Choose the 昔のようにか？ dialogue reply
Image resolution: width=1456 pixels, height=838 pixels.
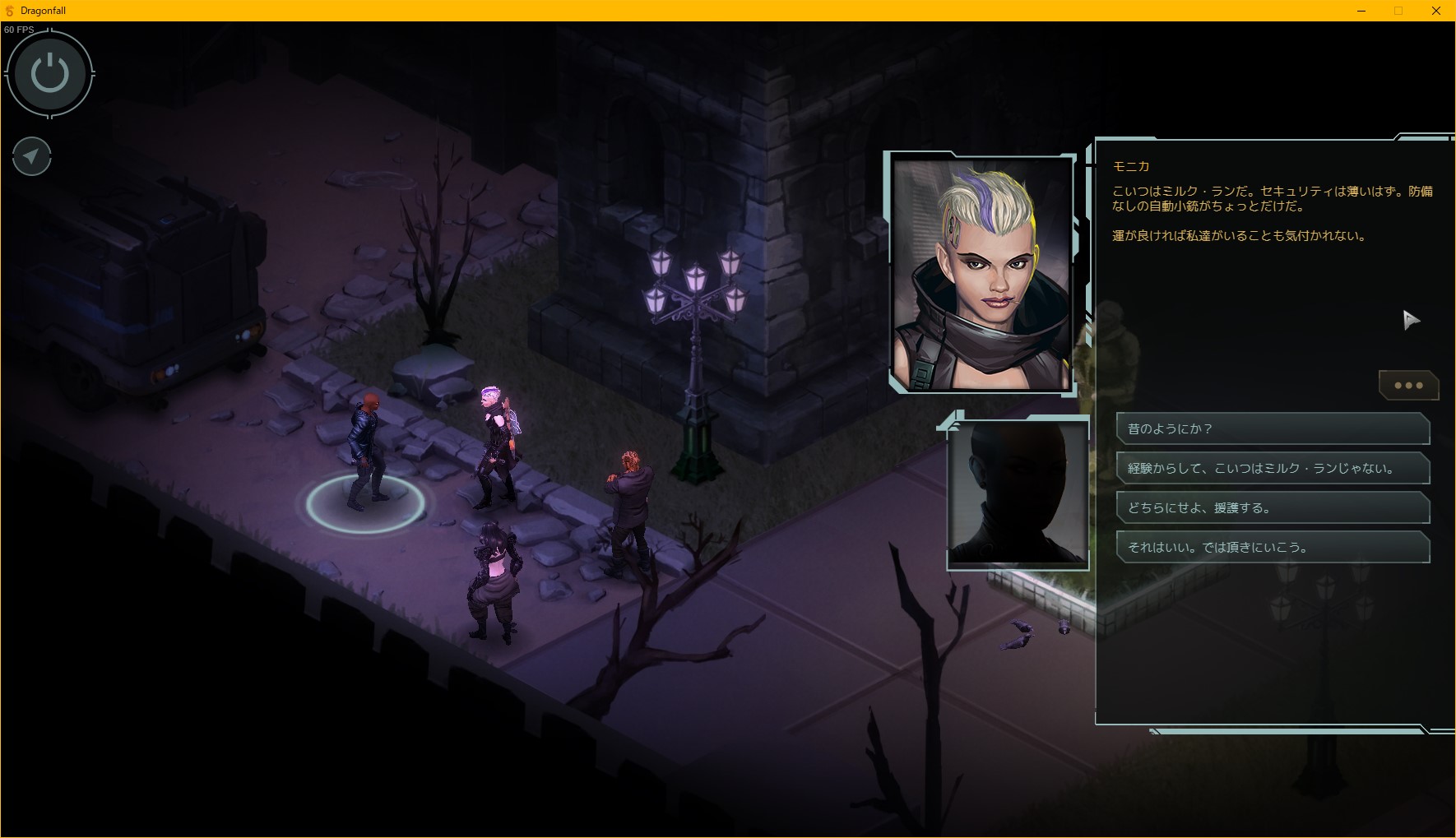click(1272, 428)
